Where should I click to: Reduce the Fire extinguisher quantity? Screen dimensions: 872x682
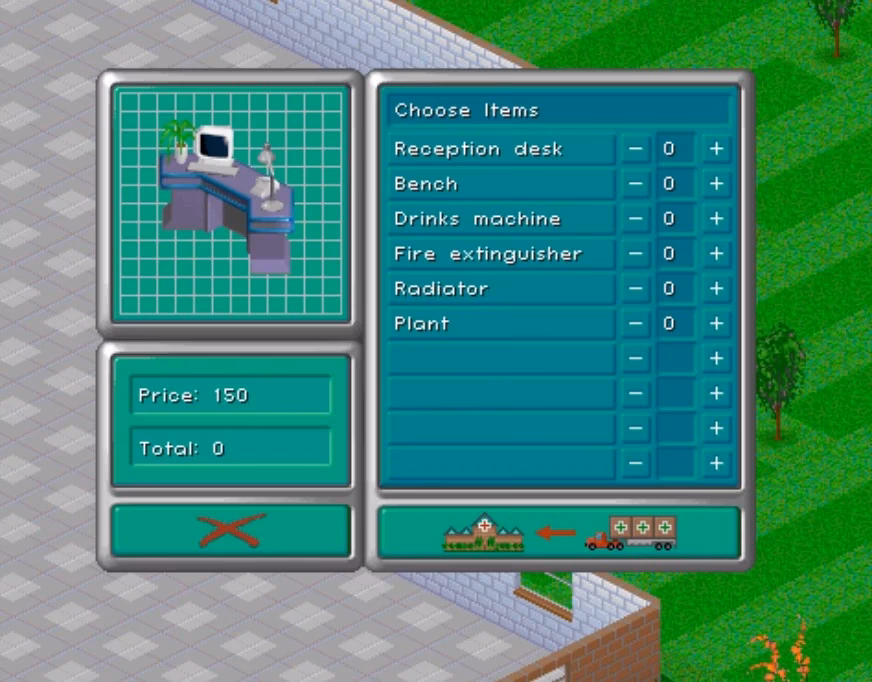pos(636,254)
